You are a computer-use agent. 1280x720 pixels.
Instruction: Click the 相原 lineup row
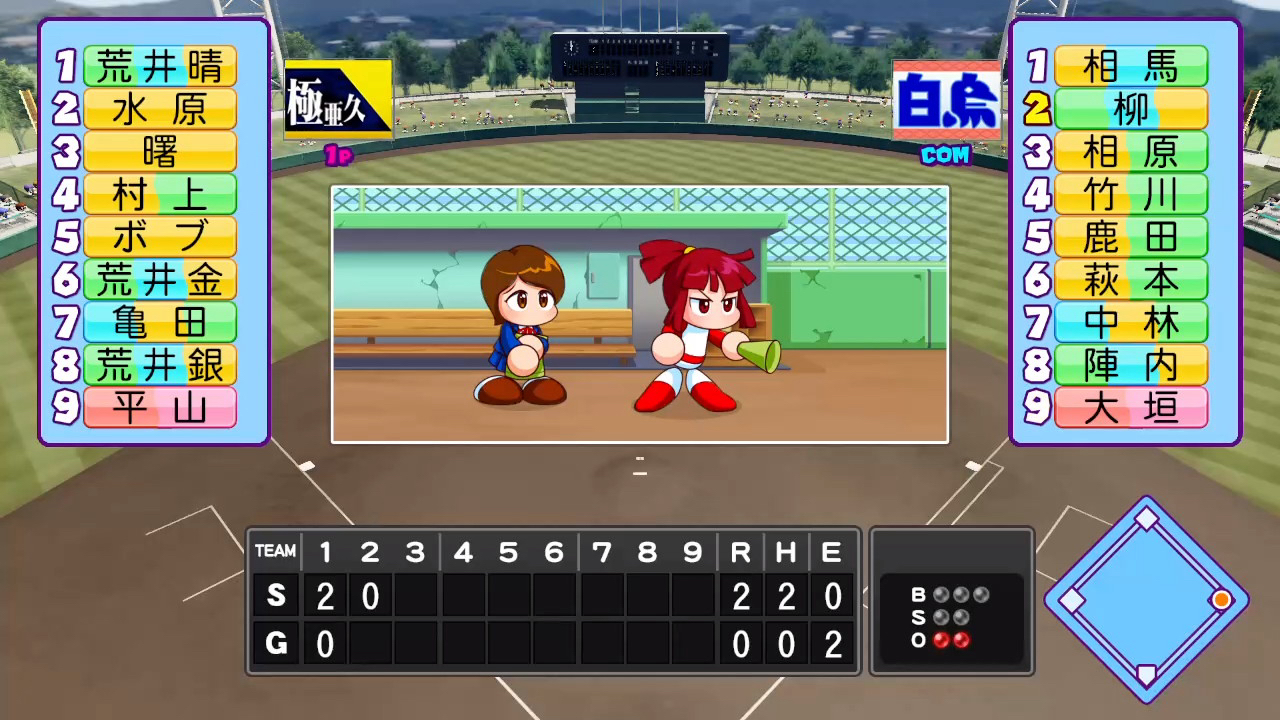coord(1130,152)
